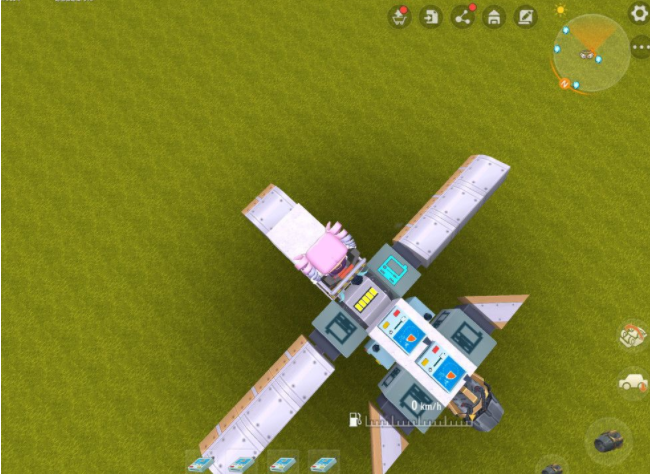
Task: Open the three-dots more options button
Action: (x=640, y=47)
